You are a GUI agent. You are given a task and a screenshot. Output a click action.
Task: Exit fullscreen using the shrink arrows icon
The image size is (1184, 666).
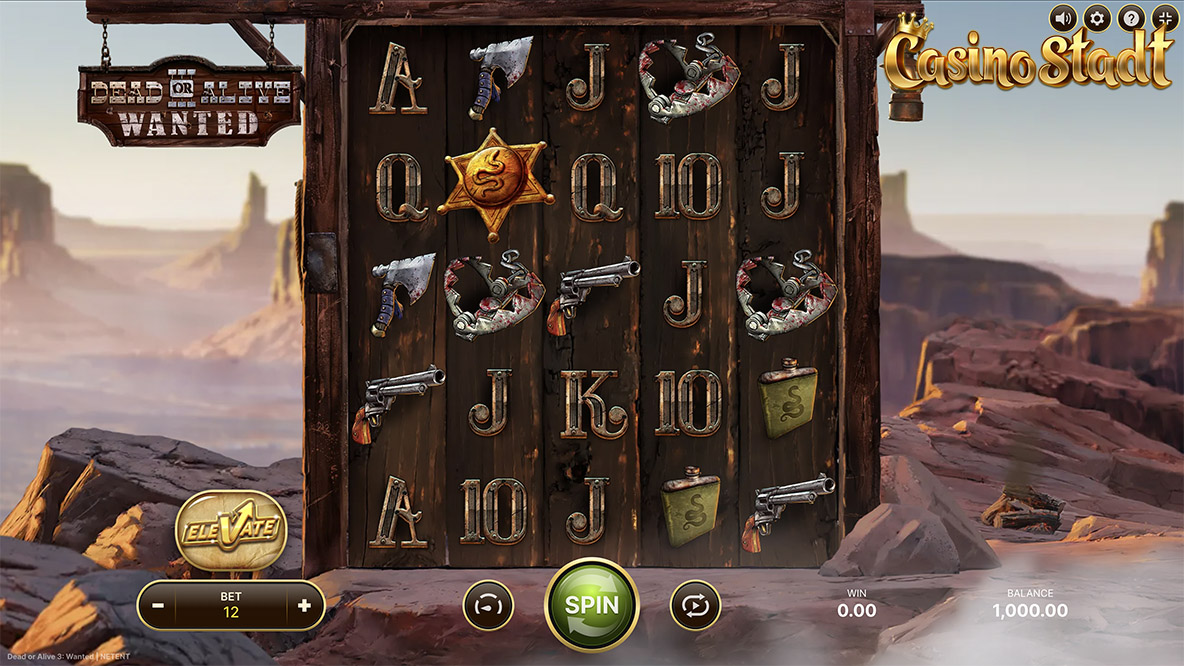[x=1165, y=18]
